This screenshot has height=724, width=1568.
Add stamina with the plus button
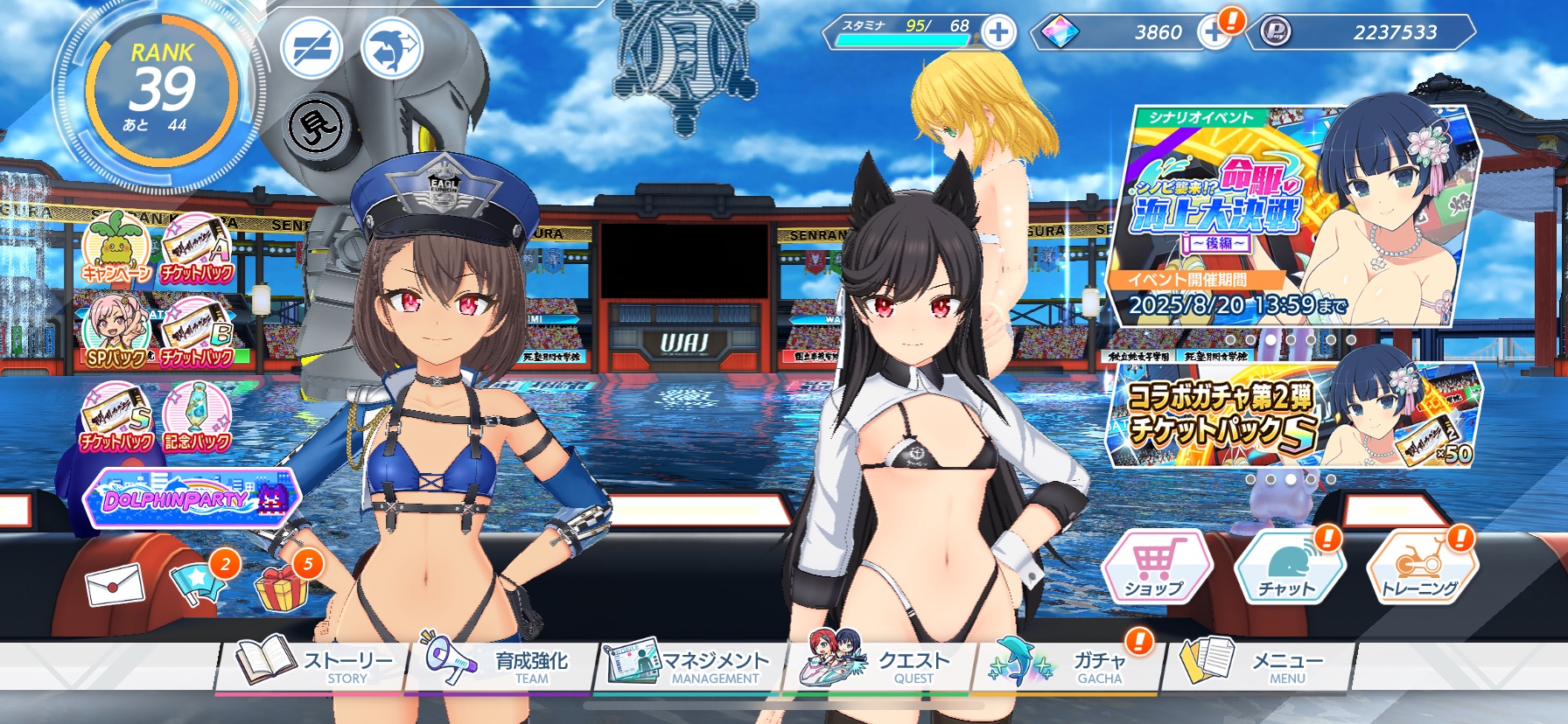click(998, 33)
